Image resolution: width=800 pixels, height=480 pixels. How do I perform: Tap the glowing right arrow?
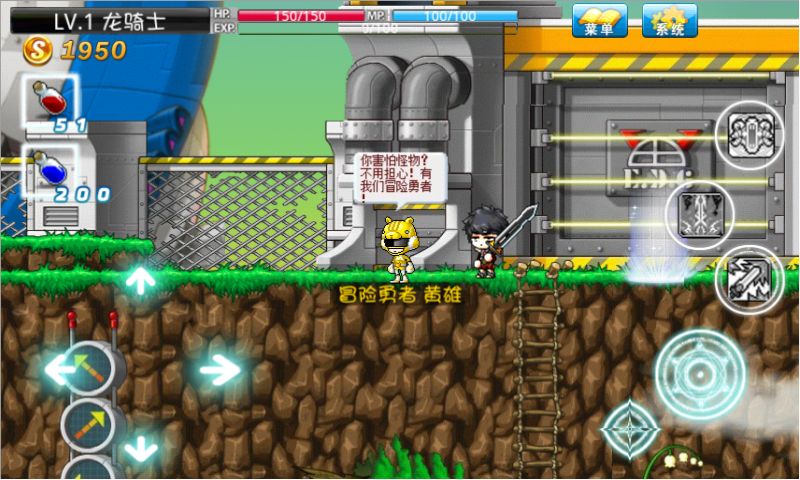(x=219, y=371)
